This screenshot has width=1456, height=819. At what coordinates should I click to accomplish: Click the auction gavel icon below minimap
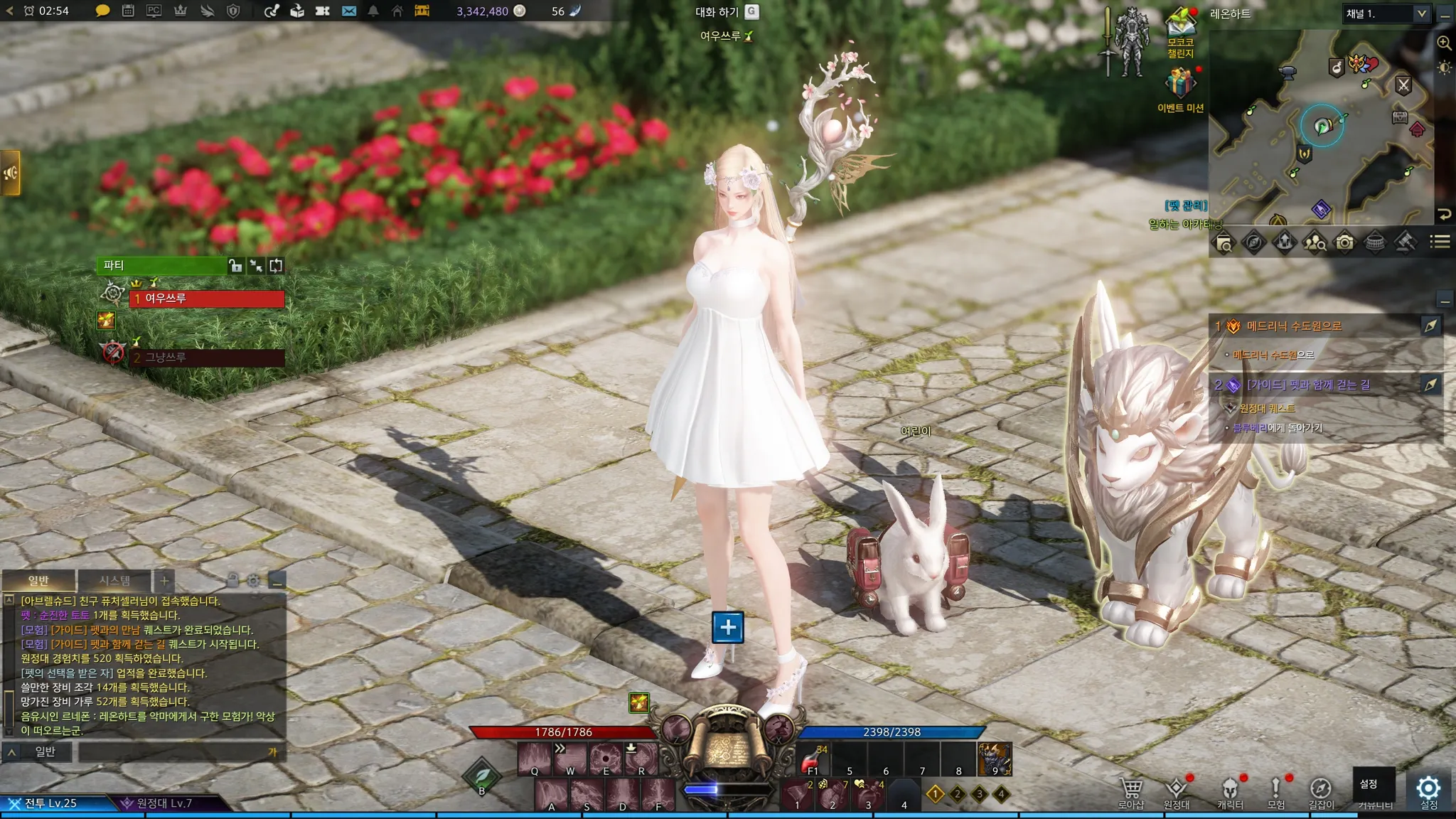(1404, 242)
